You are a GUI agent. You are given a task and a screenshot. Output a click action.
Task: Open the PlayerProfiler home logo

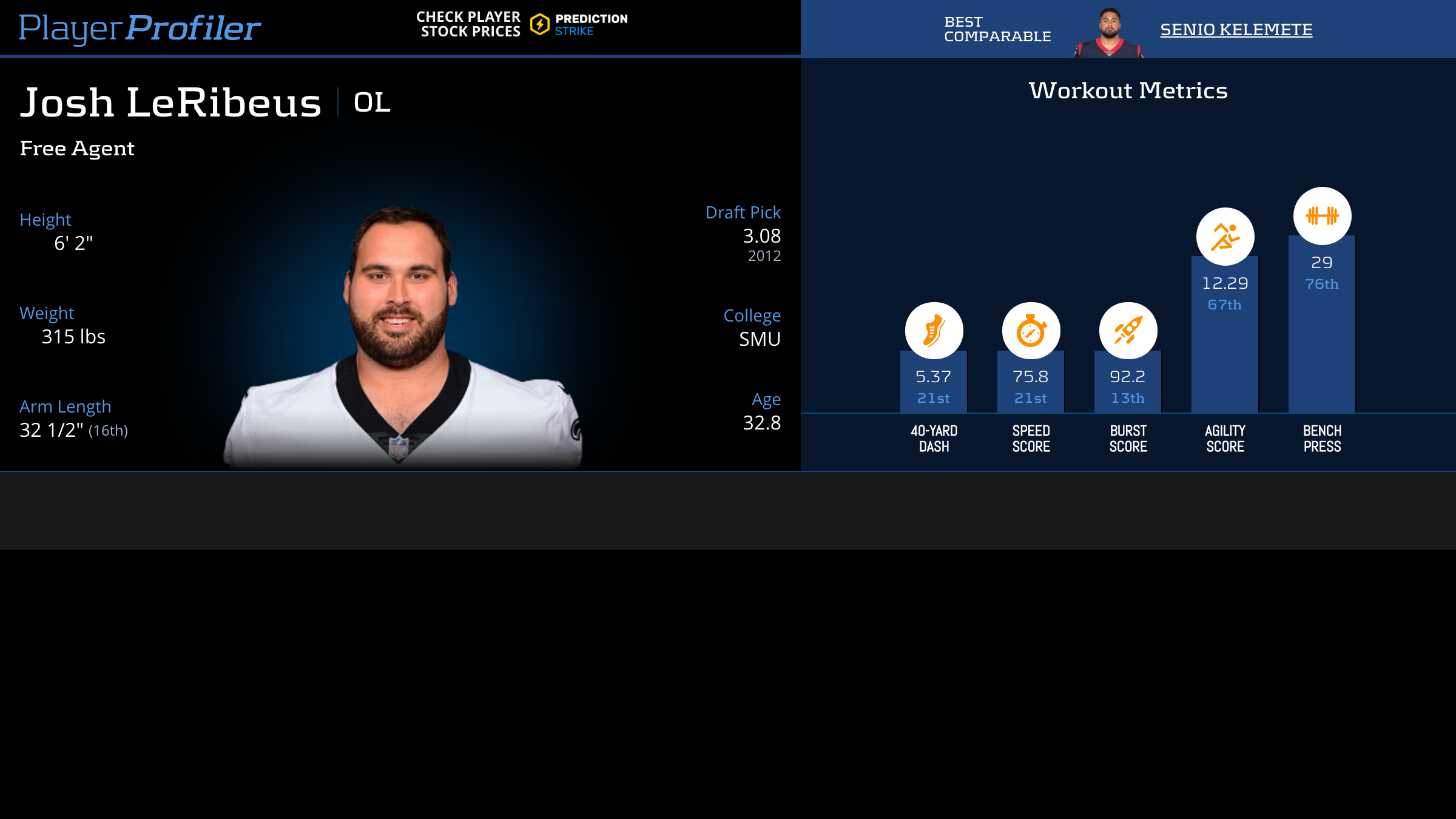click(140, 28)
